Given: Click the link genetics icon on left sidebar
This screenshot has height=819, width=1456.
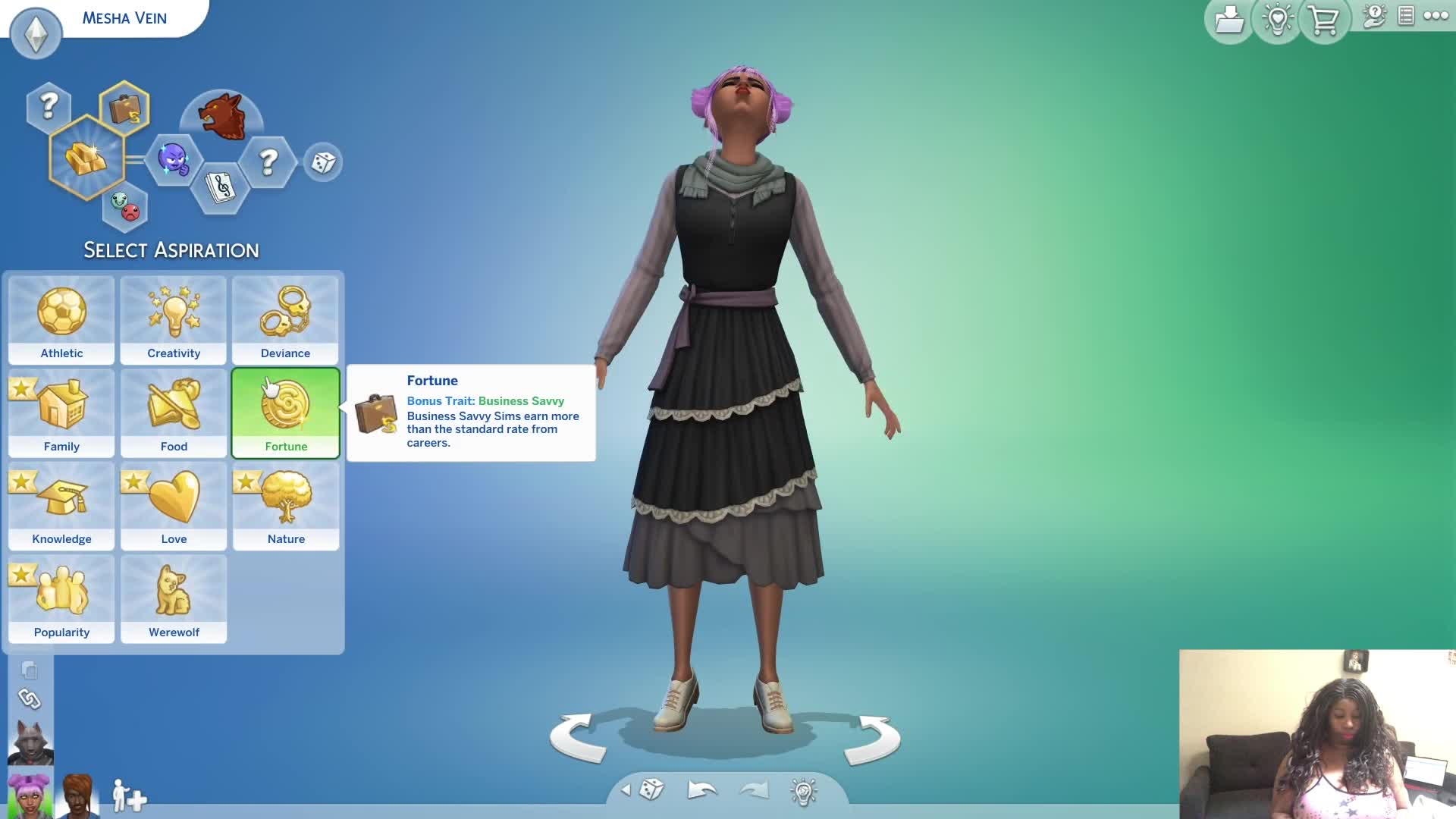Looking at the screenshot, I should 30,699.
